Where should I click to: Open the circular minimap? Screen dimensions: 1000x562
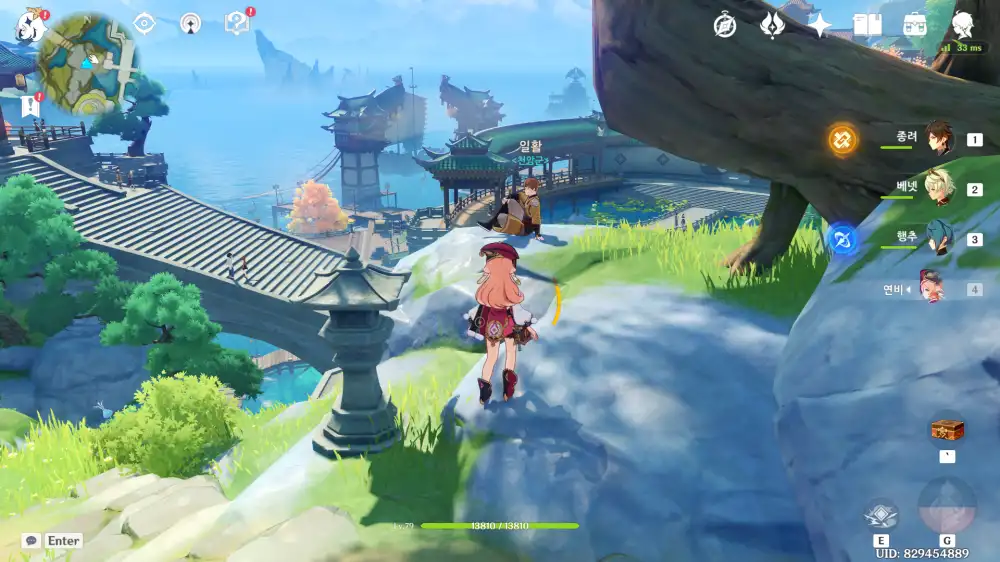(x=88, y=64)
